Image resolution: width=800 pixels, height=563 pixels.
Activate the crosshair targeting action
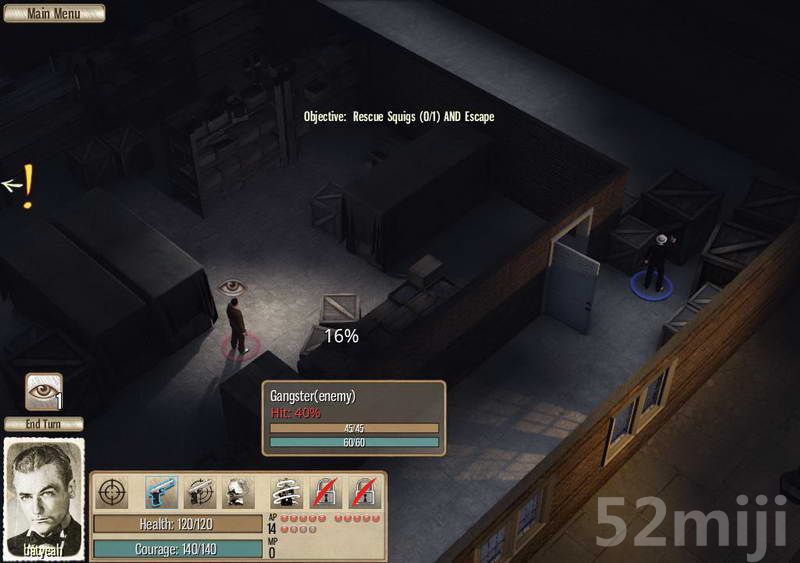tap(111, 492)
